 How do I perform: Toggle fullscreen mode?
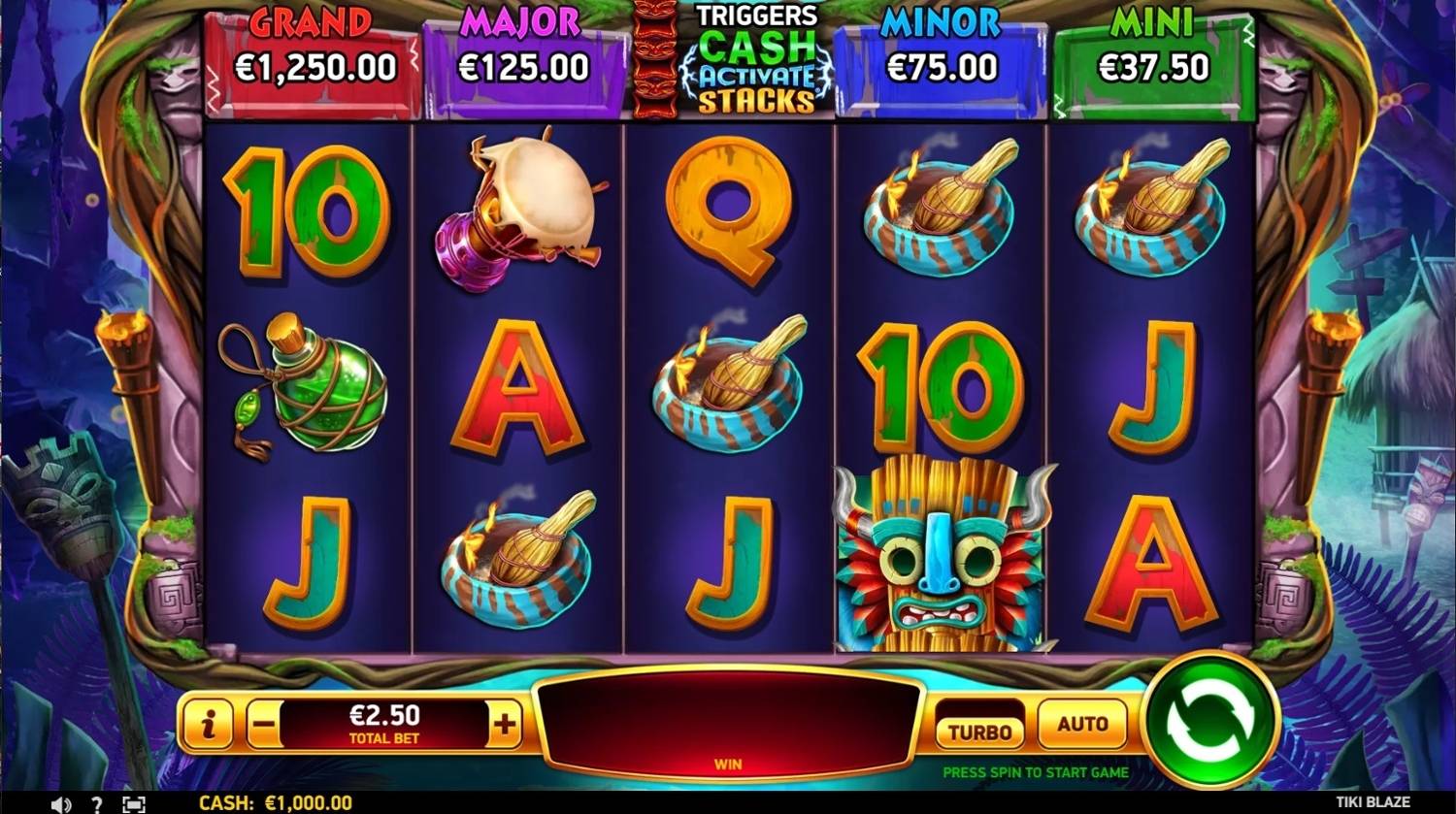click(134, 804)
